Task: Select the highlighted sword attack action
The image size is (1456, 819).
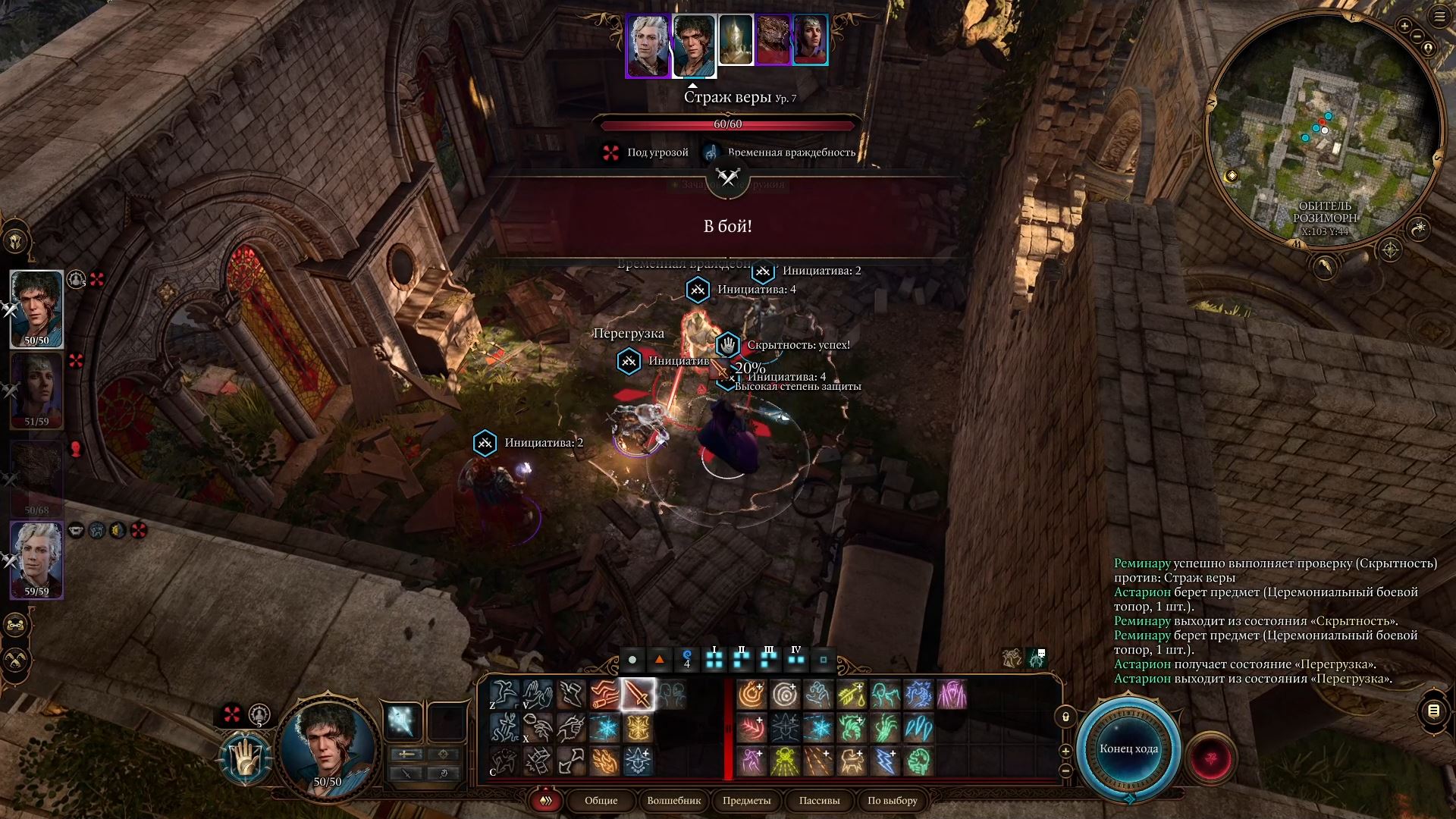Action: [638, 695]
